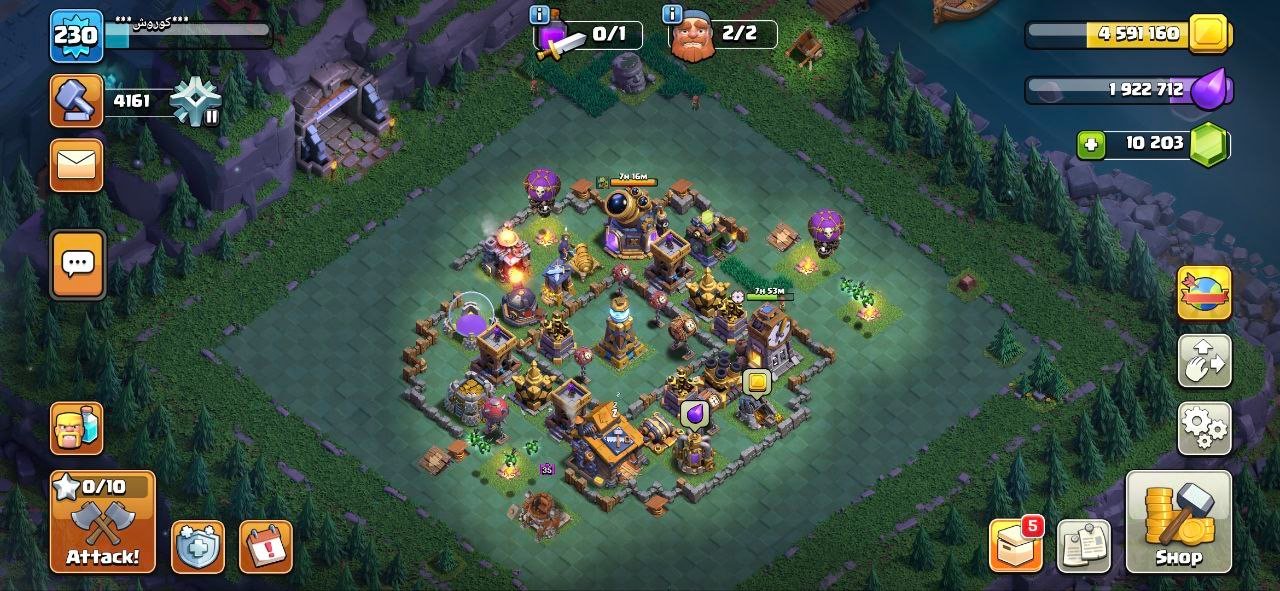The height and width of the screenshot is (591, 1280).
Task: Collect gold from the gold bubble
Action: 757,381
